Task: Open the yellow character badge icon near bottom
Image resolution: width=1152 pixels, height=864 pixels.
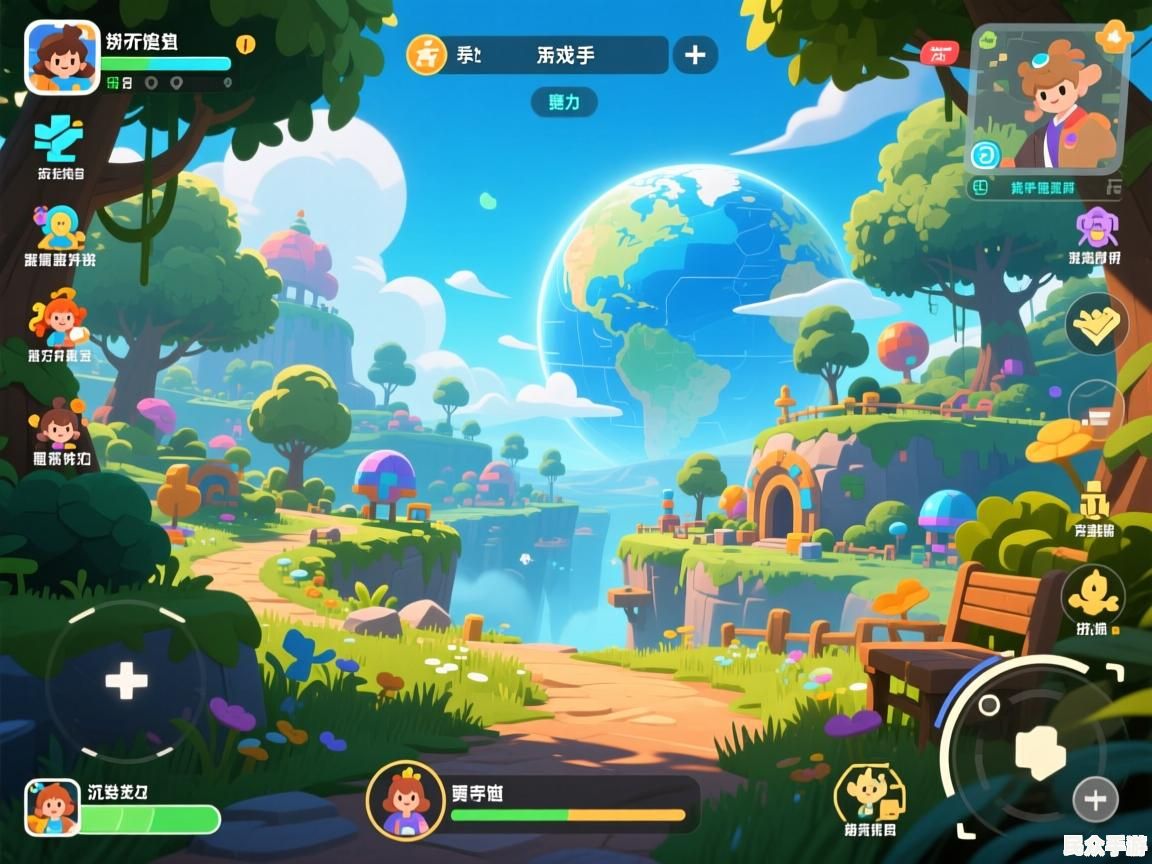Action: click(868, 794)
